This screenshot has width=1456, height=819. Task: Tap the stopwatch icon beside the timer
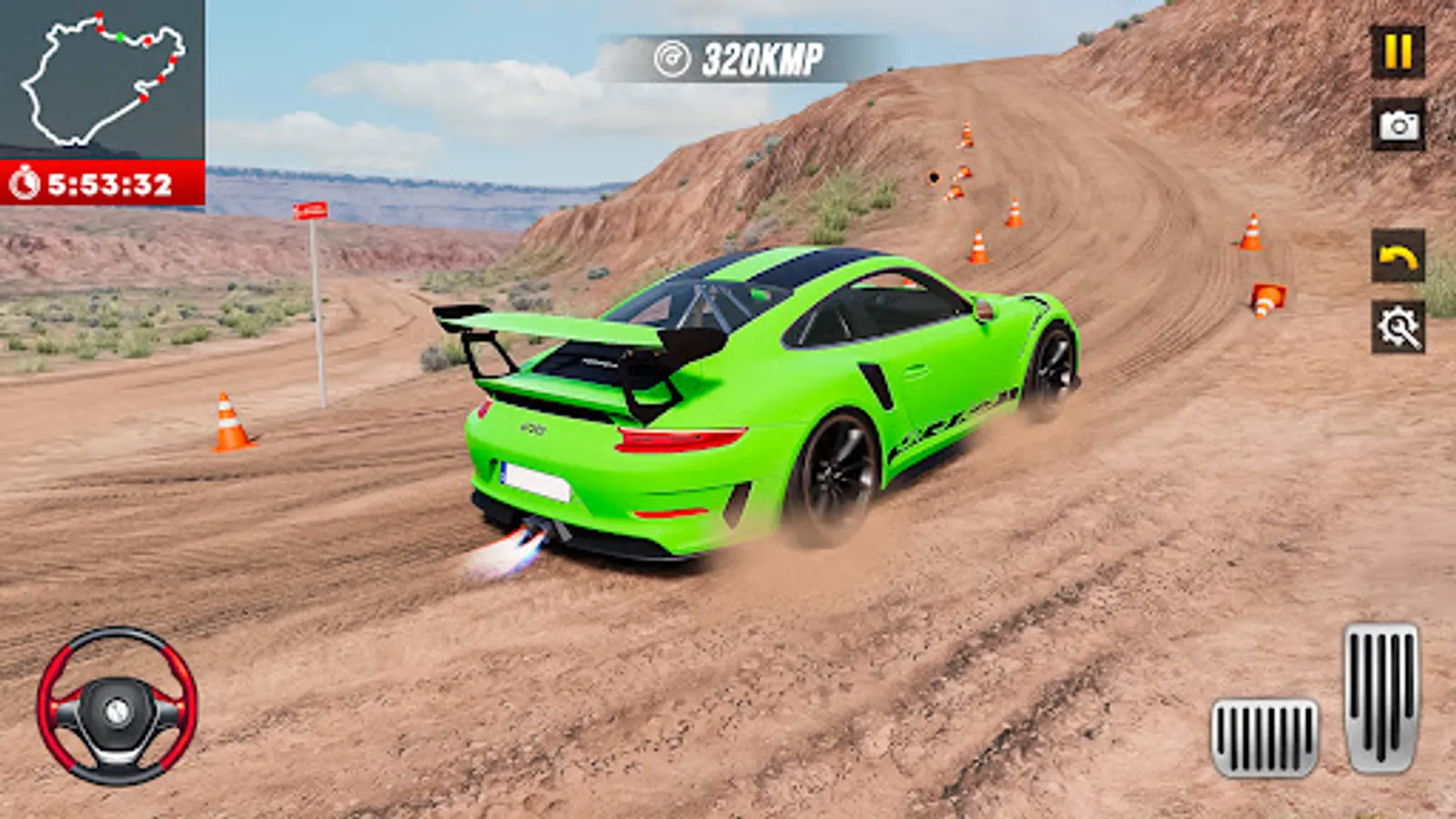[27, 182]
